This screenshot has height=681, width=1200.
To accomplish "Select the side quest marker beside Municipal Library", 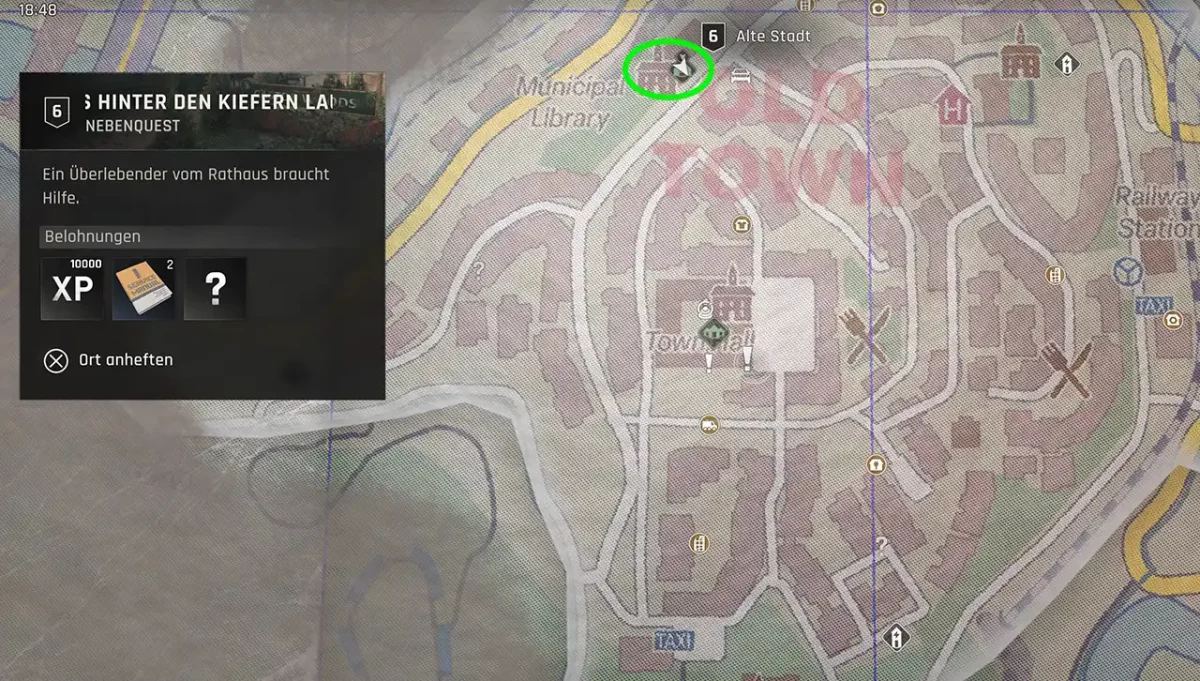I will (681, 66).
